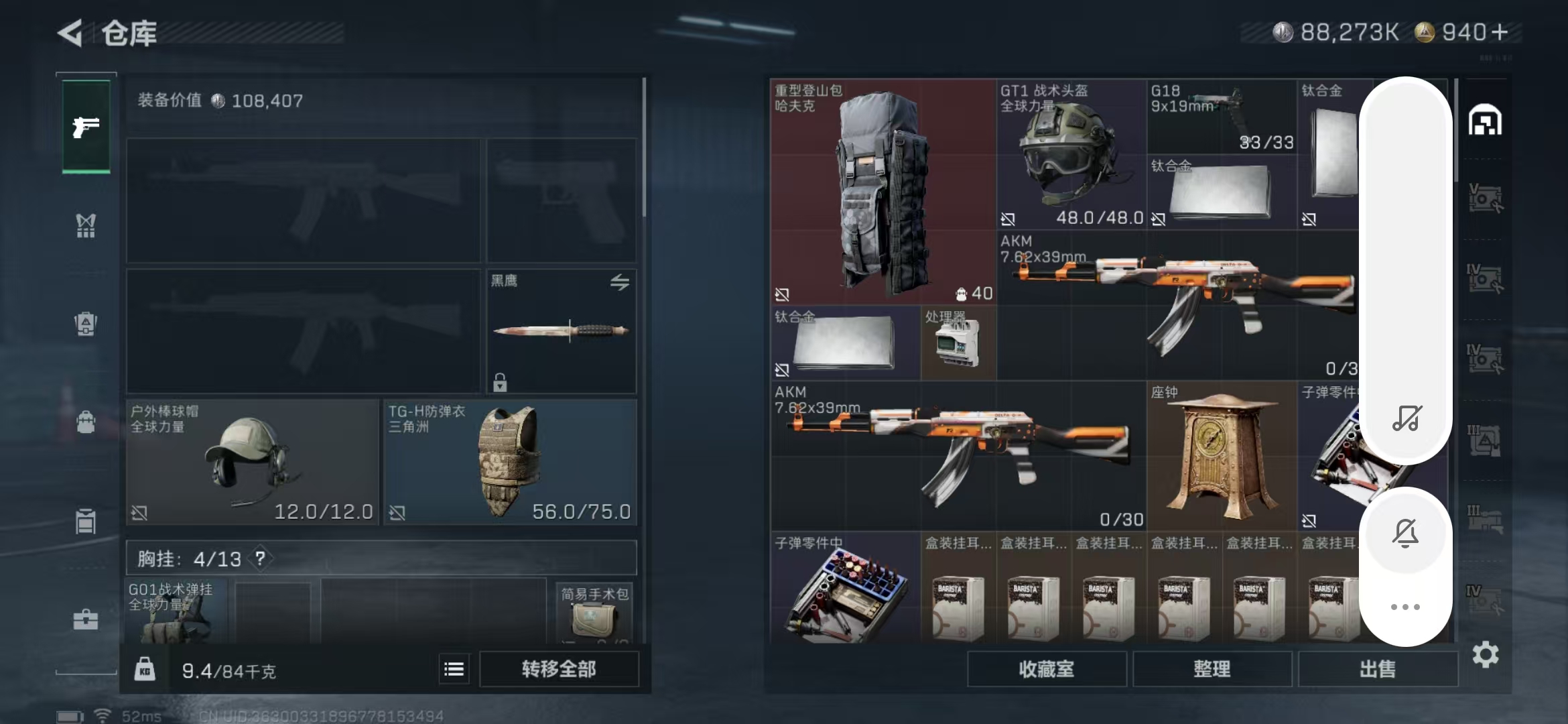
Task: Select the TG-H防弹衣 armor slot
Action: tap(510, 463)
